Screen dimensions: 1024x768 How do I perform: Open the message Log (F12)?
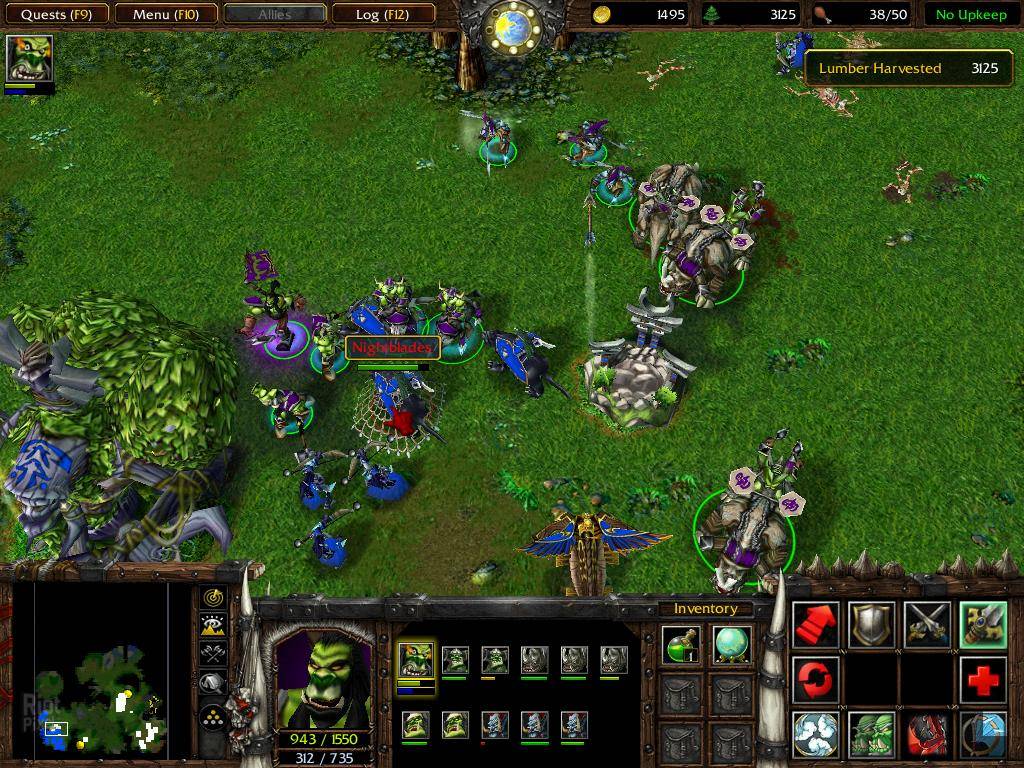coord(382,14)
